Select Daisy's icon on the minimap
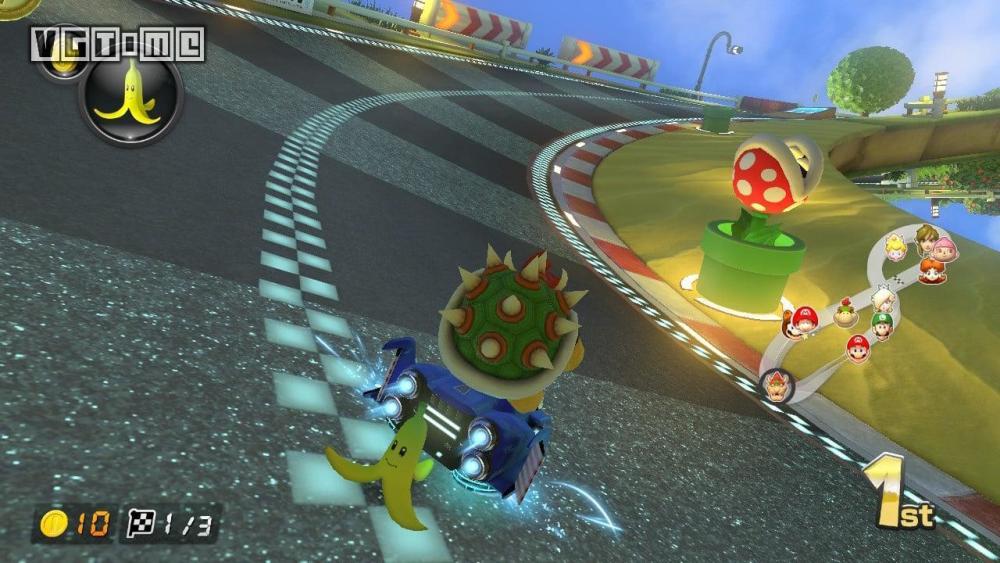The height and width of the screenshot is (563, 1000). [x=930, y=270]
